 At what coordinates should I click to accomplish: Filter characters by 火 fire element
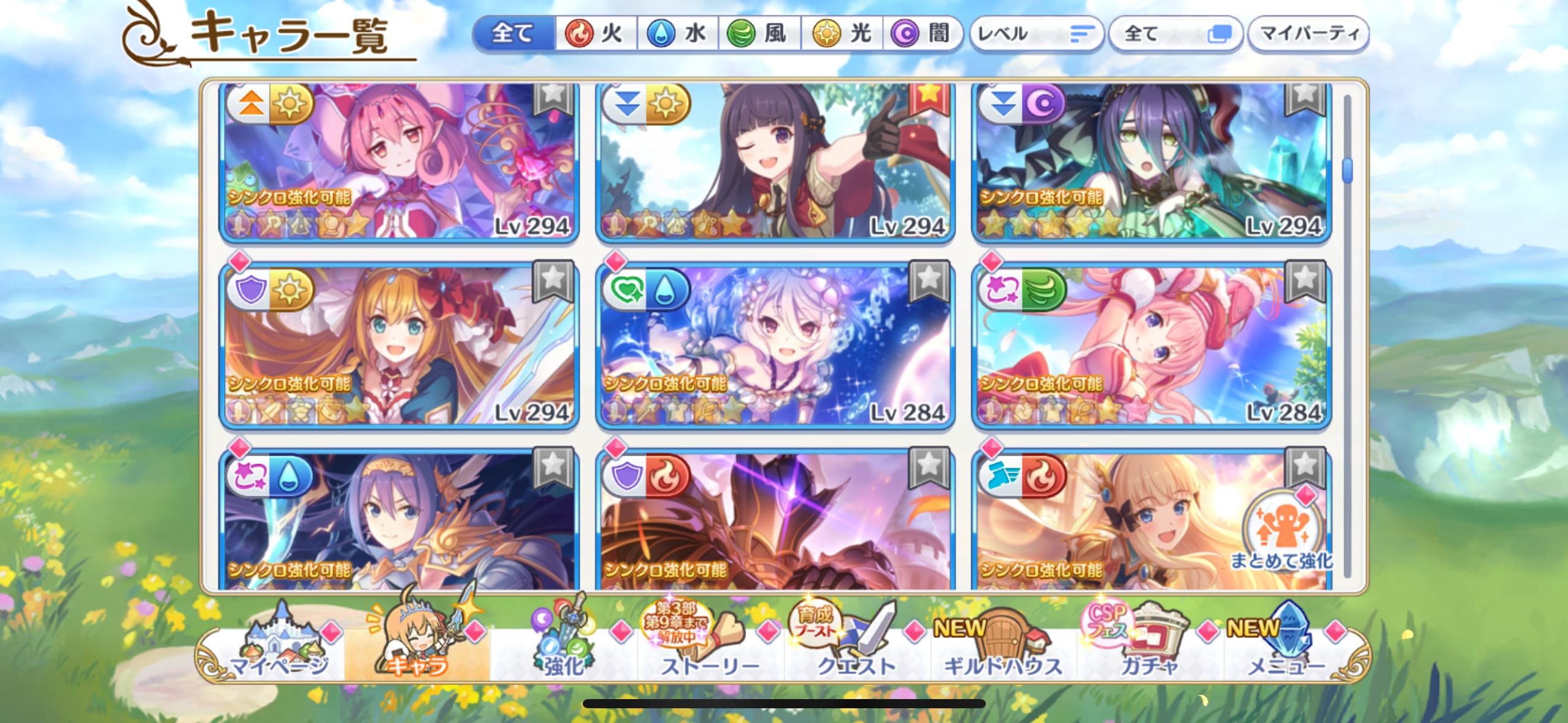pyautogui.click(x=595, y=33)
